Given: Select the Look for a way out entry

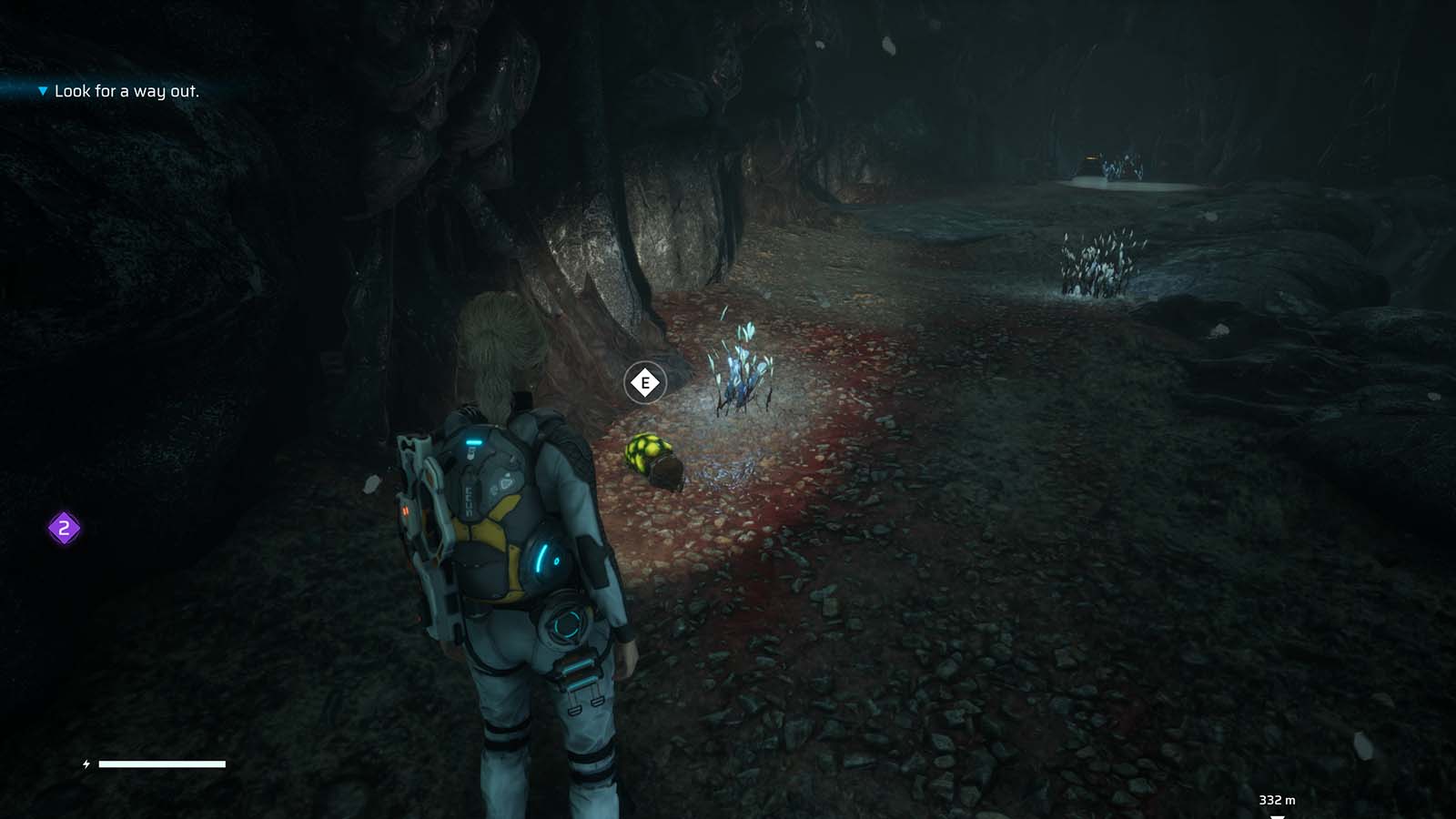Looking at the screenshot, I should point(127,91).
